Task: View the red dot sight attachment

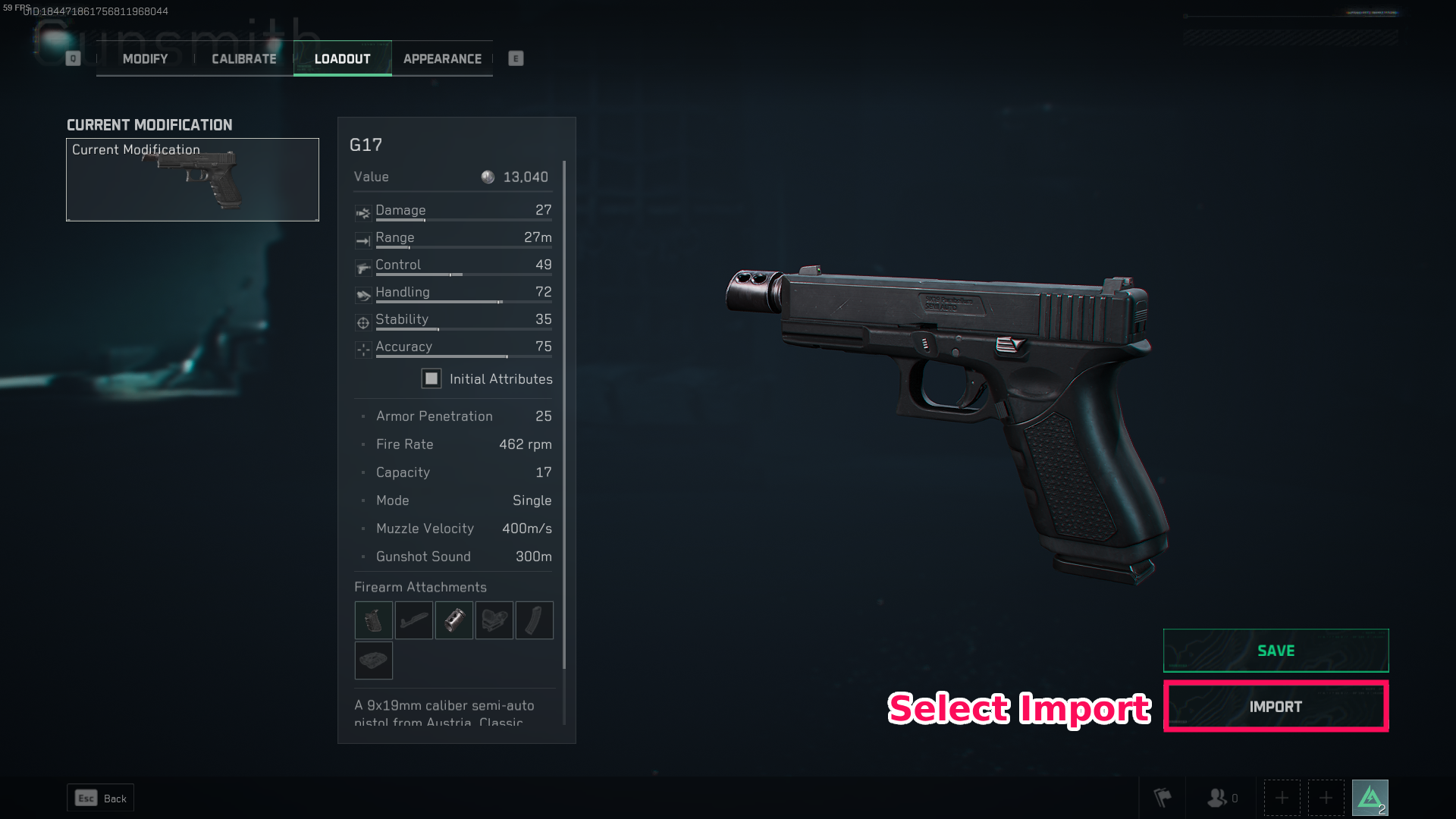Action: [x=494, y=620]
